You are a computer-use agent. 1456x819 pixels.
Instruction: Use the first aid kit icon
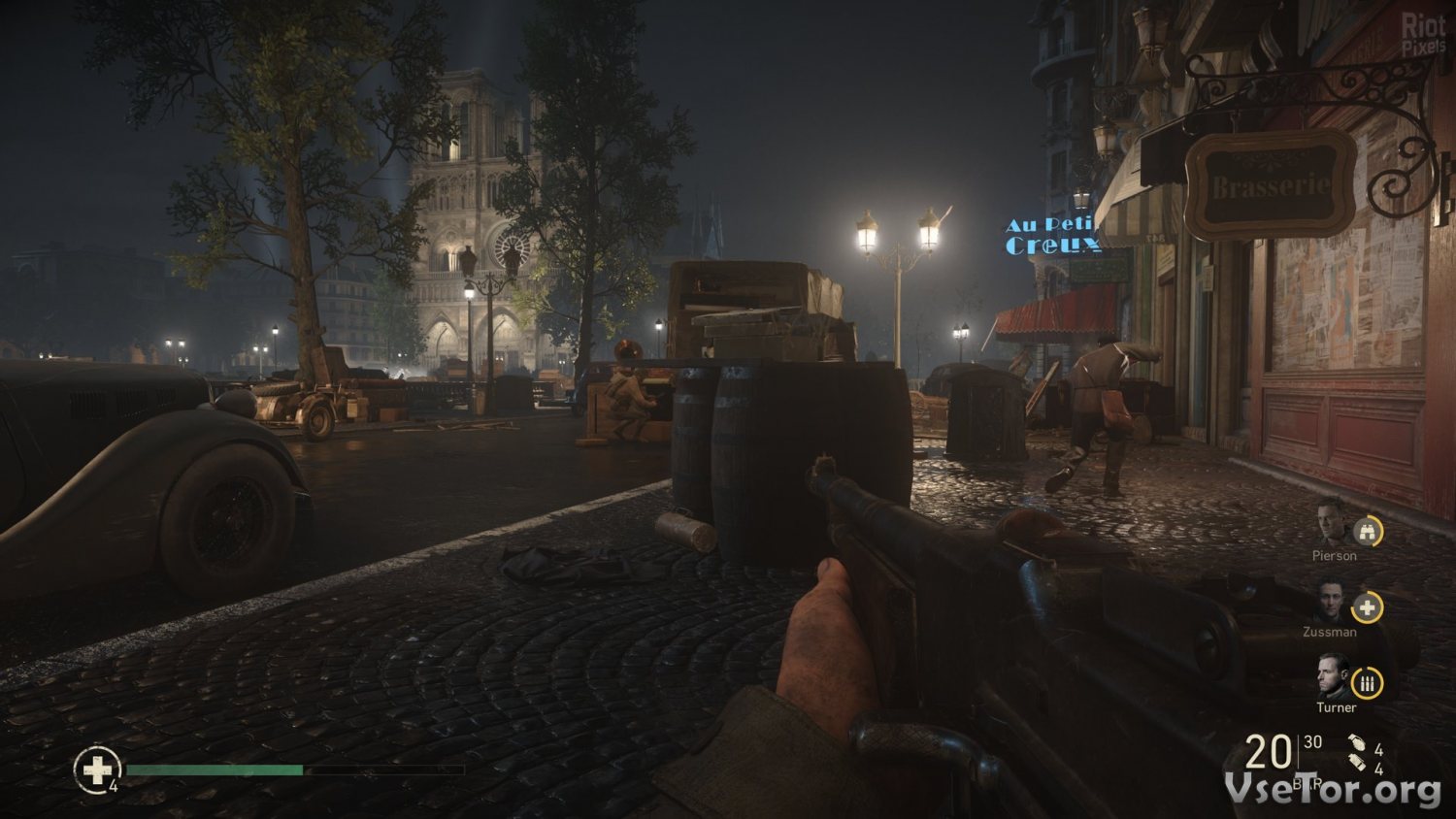click(x=96, y=770)
